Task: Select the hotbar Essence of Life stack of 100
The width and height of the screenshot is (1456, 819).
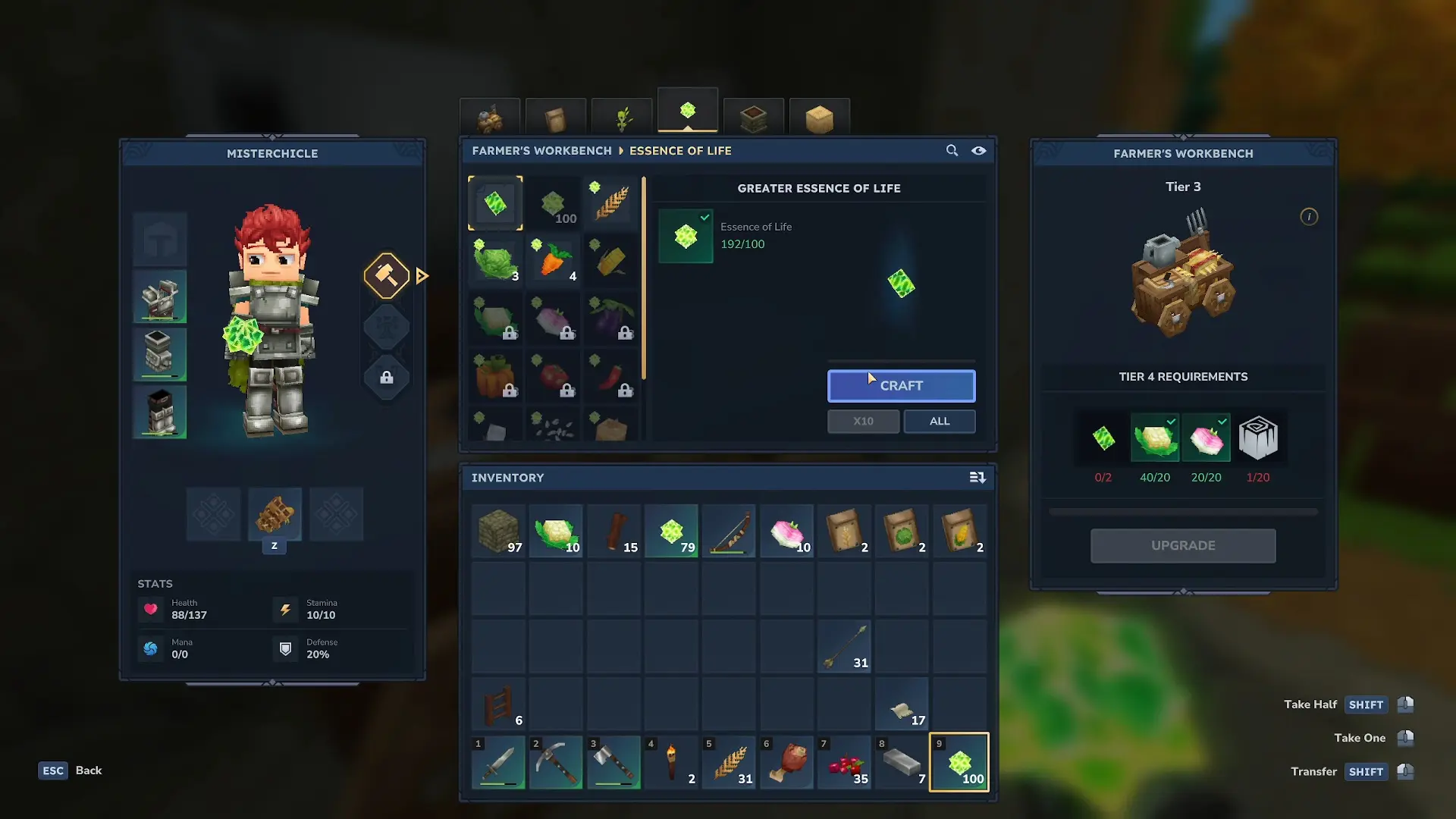Action: (x=959, y=762)
